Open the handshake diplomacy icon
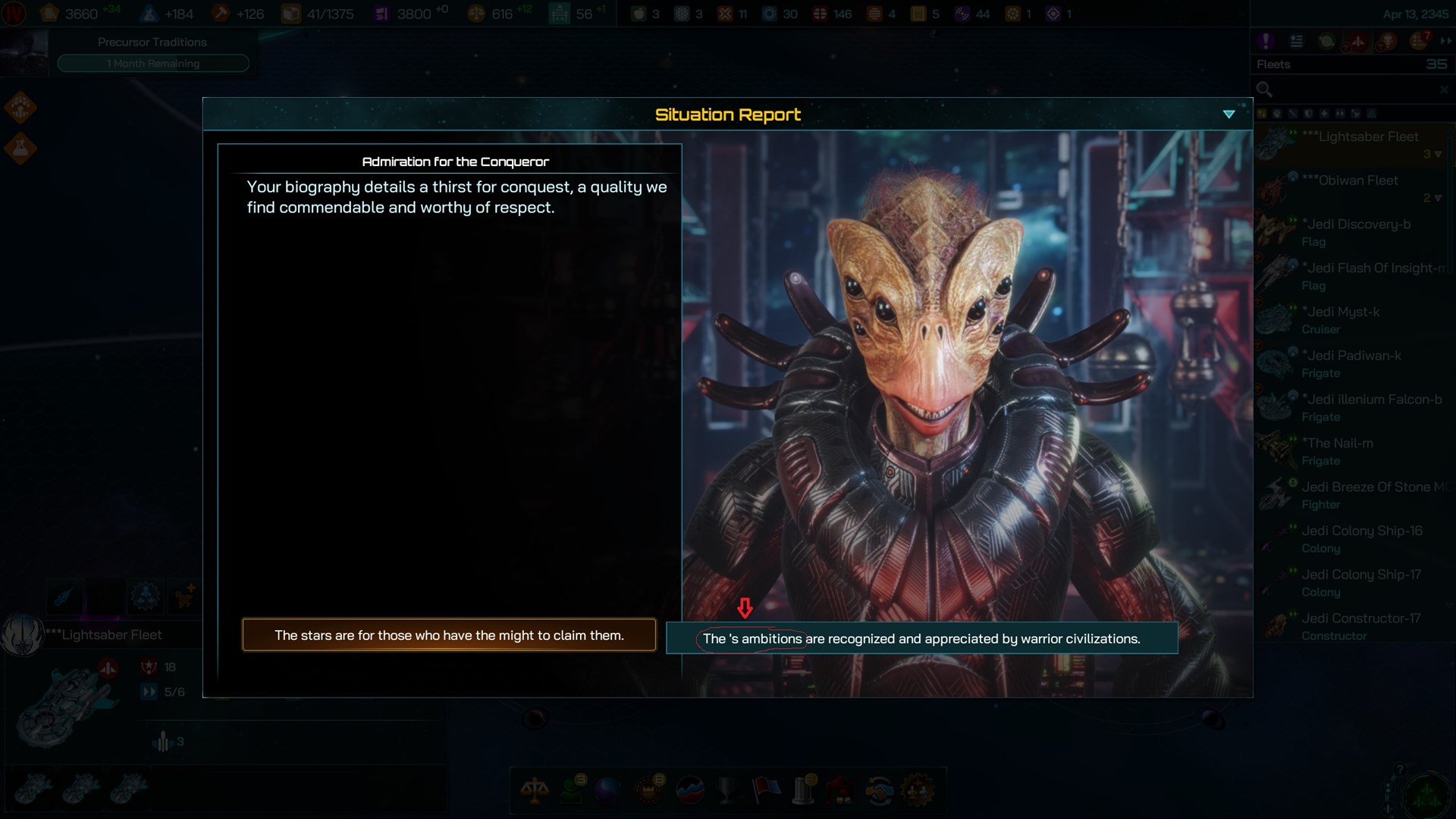Image resolution: width=1456 pixels, height=819 pixels. point(880,790)
